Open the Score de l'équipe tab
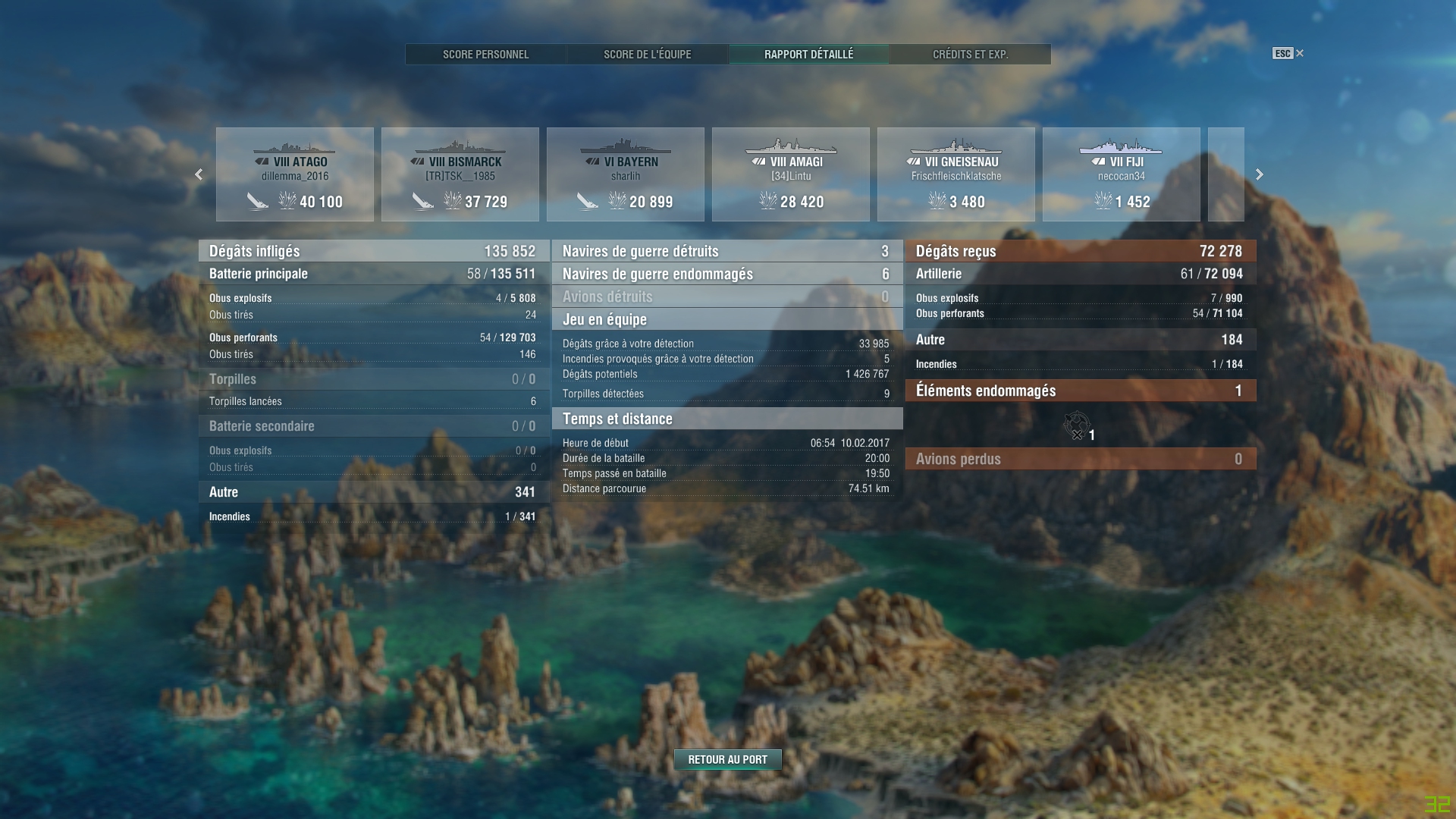Image resolution: width=1456 pixels, height=819 pixels. [x=647, y=54]
